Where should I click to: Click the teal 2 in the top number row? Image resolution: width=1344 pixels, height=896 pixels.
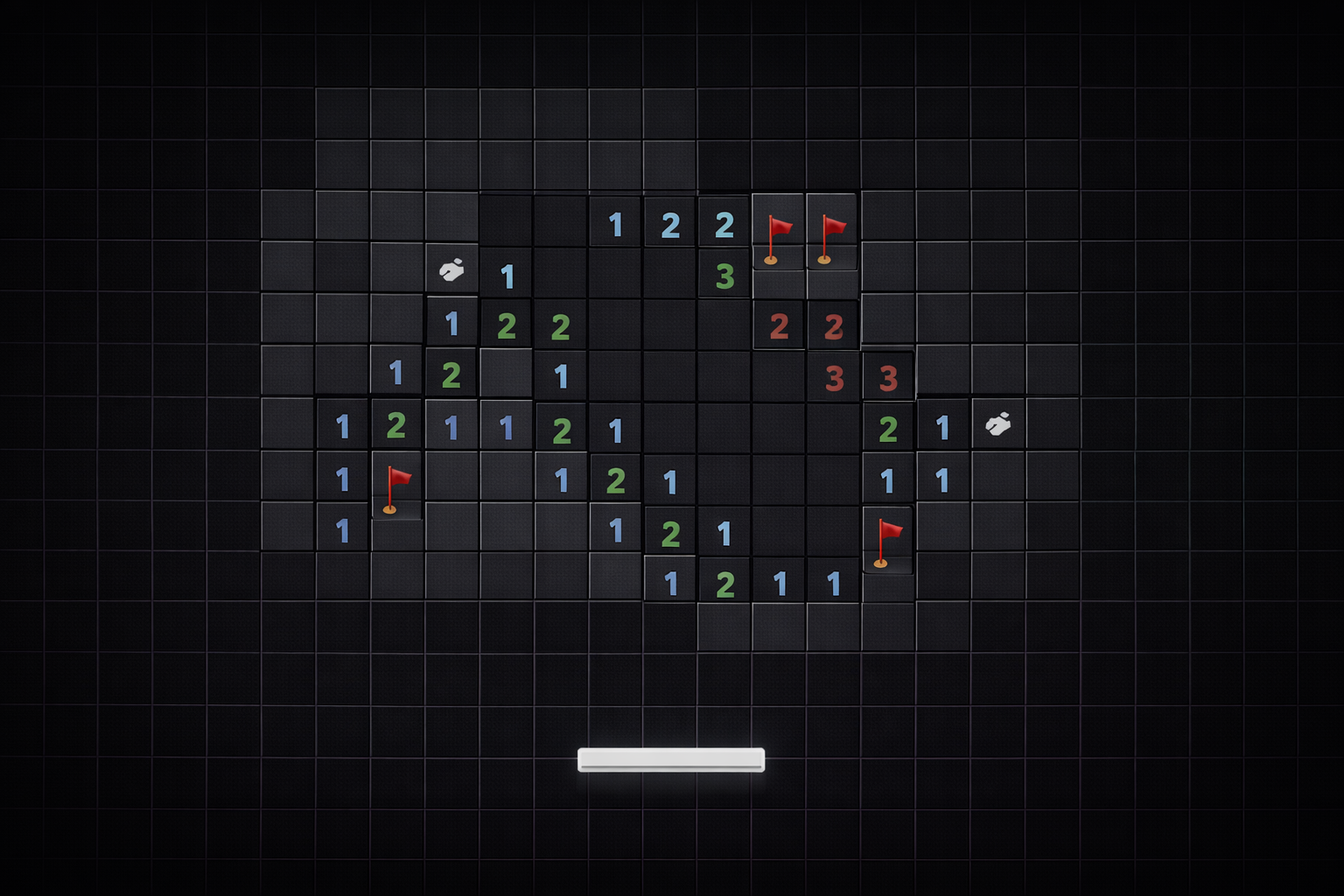click(724, 224)
